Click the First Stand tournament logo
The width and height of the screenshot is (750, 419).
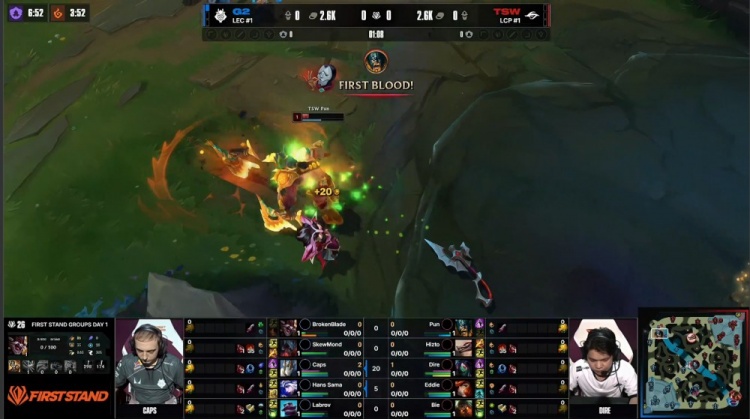[x=57, y=395]
